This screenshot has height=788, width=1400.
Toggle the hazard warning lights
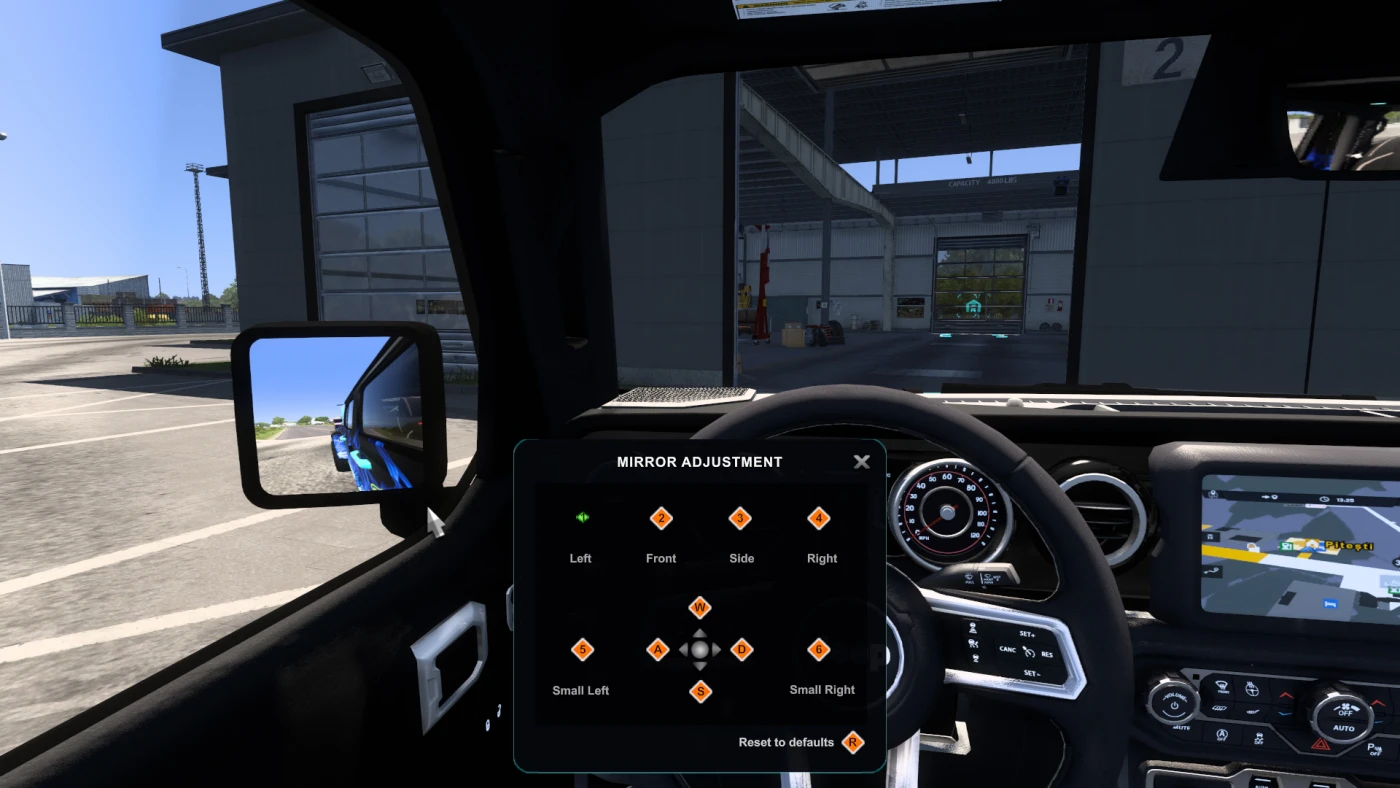tap(1319, 745)
